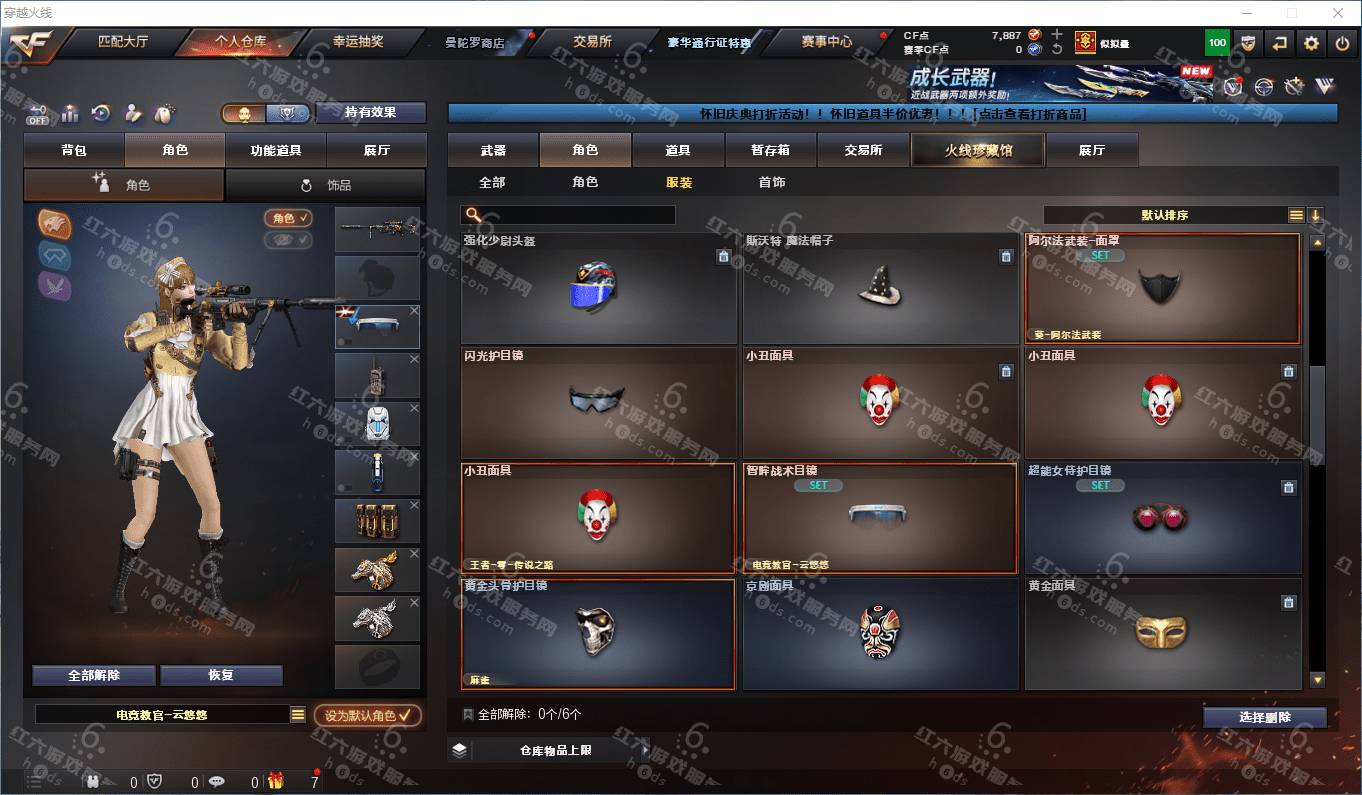
Task: Click the 恢复 restore button
Action: (x=221, y=675)
